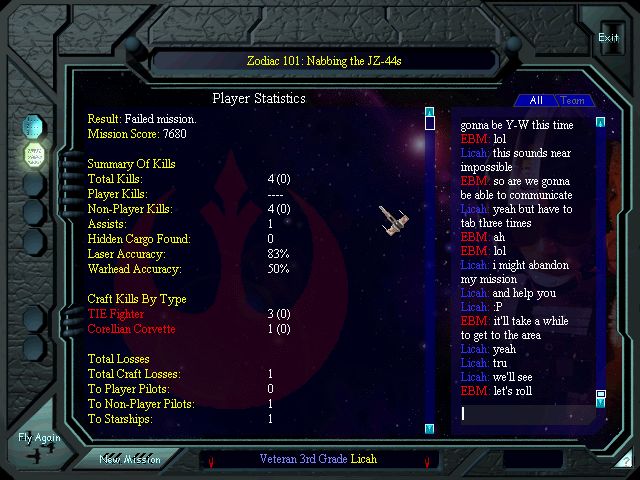Click the chat message input field

525,413
